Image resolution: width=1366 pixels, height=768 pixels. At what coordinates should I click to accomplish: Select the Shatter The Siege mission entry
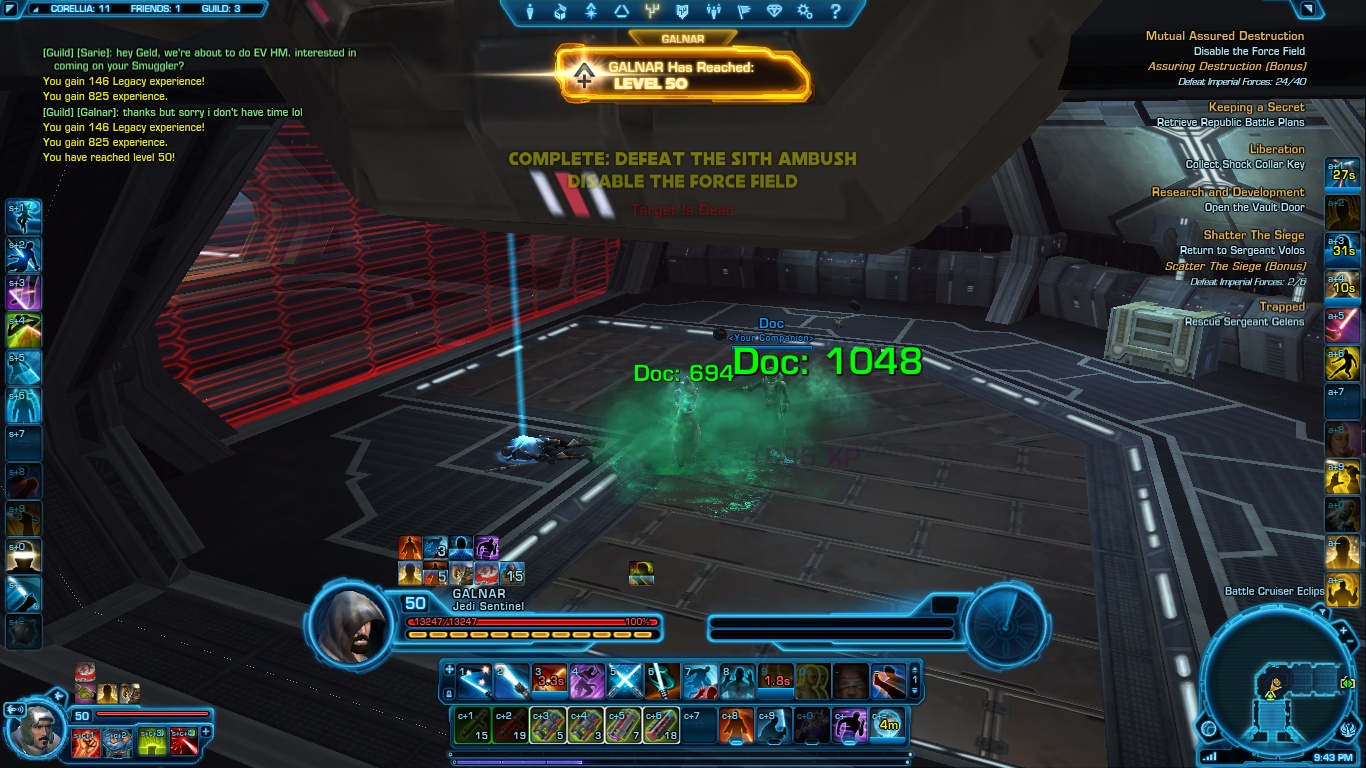[x=1253, y=235]
